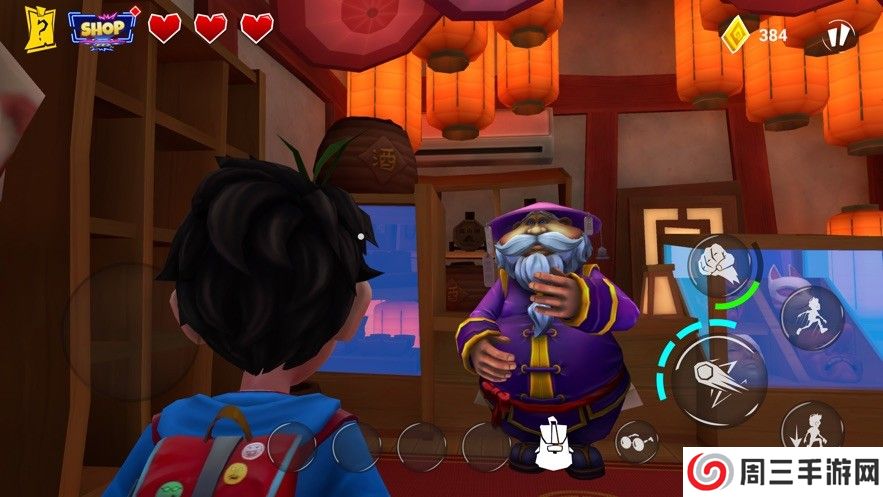Pause the game with the top-right button
The height and width of the screenshot is (497, 883).
(838, 35)
